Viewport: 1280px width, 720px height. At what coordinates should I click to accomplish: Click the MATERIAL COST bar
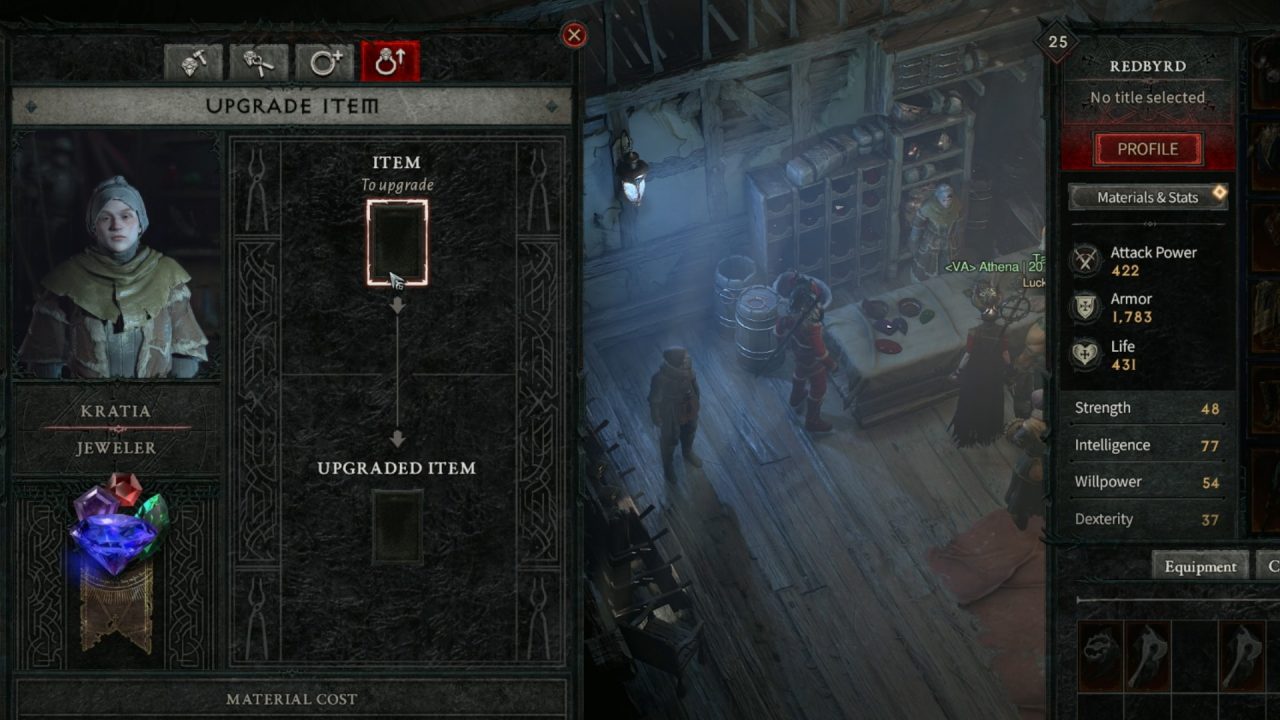coord(293,699)
